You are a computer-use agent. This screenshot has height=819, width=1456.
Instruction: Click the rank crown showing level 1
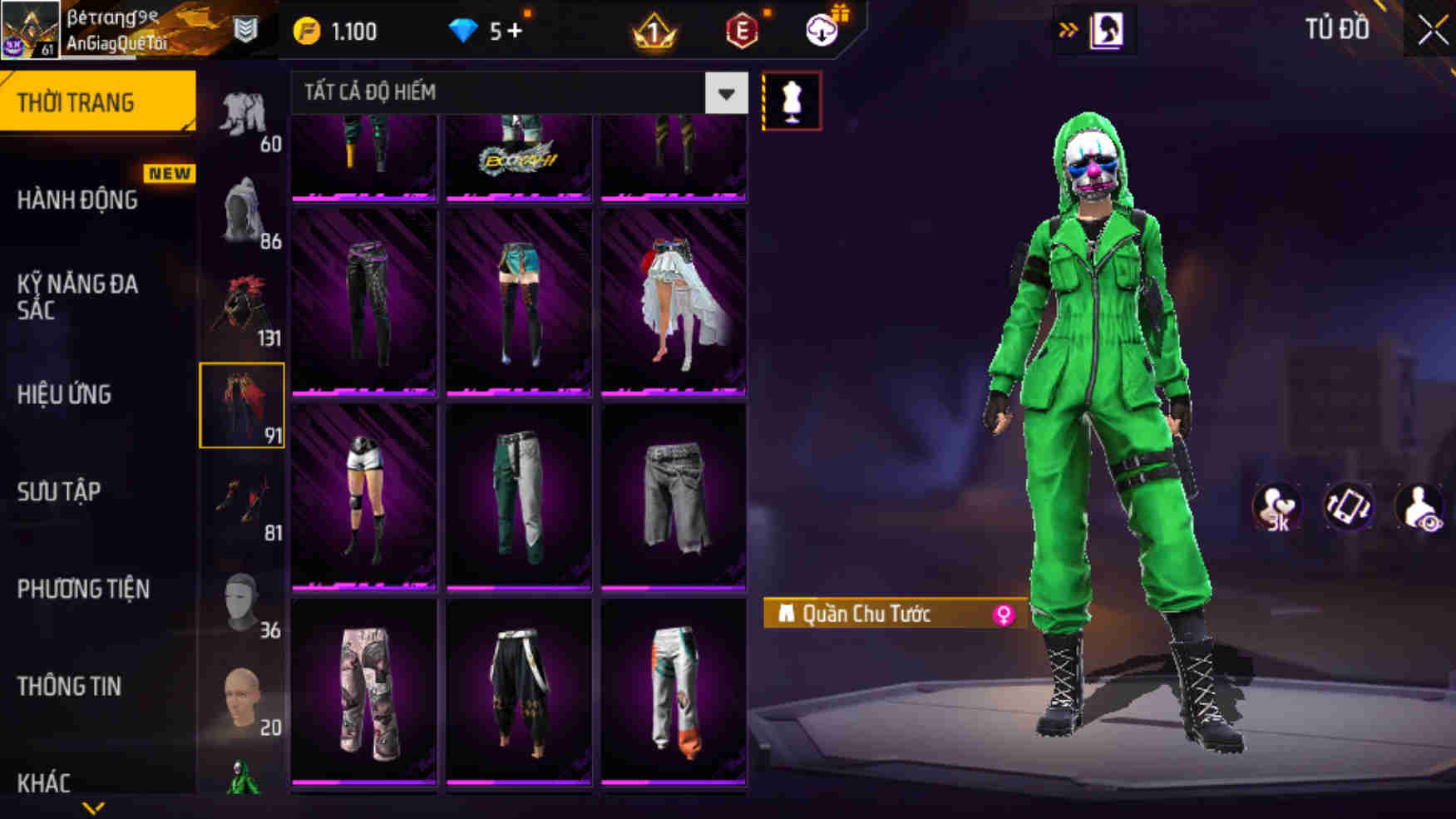point(657,30)
